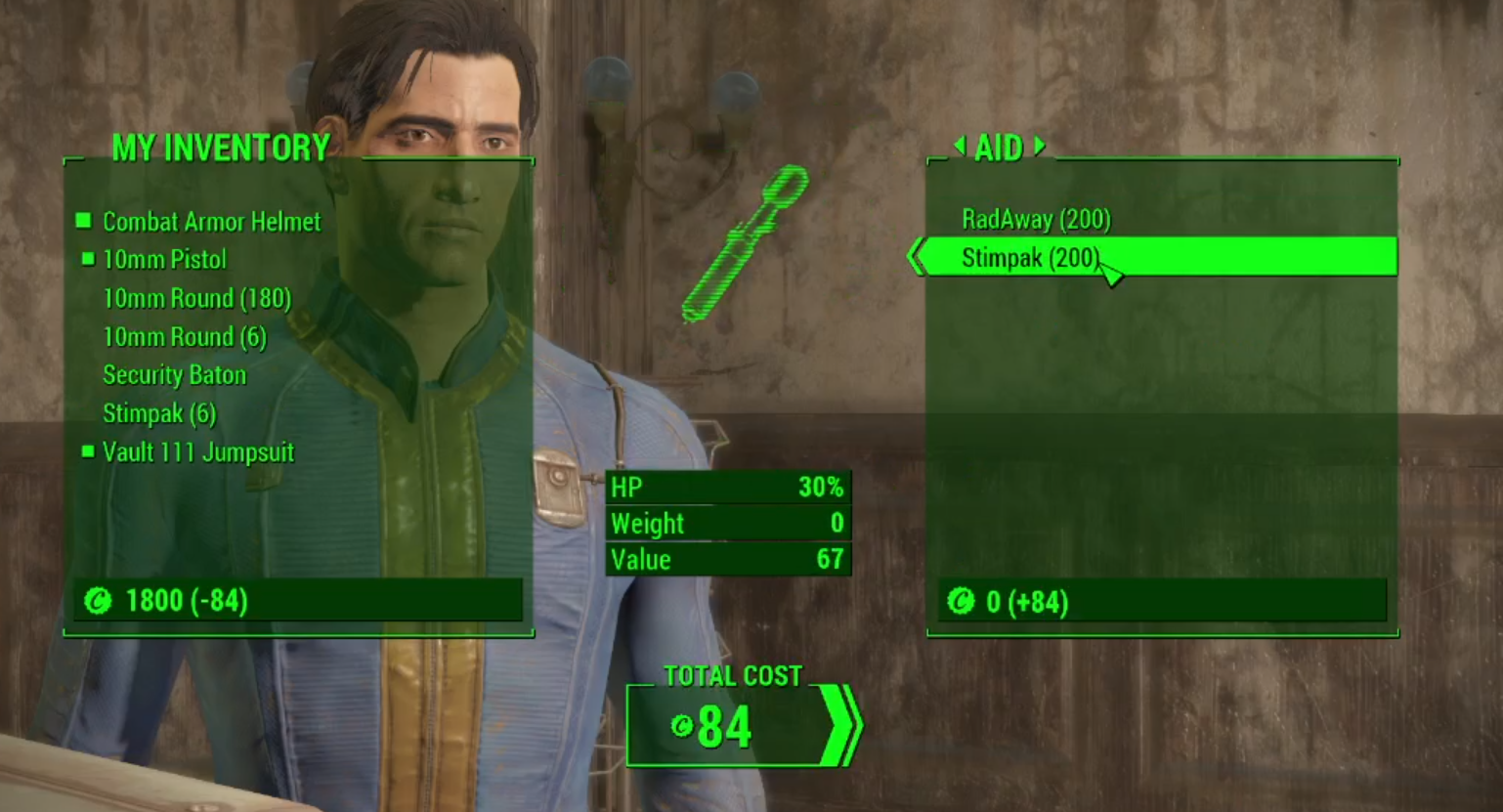This screenshot has height=812, width=1503.
Task: Switch to next category with right AID arrow
Action: pos(1040,147)
